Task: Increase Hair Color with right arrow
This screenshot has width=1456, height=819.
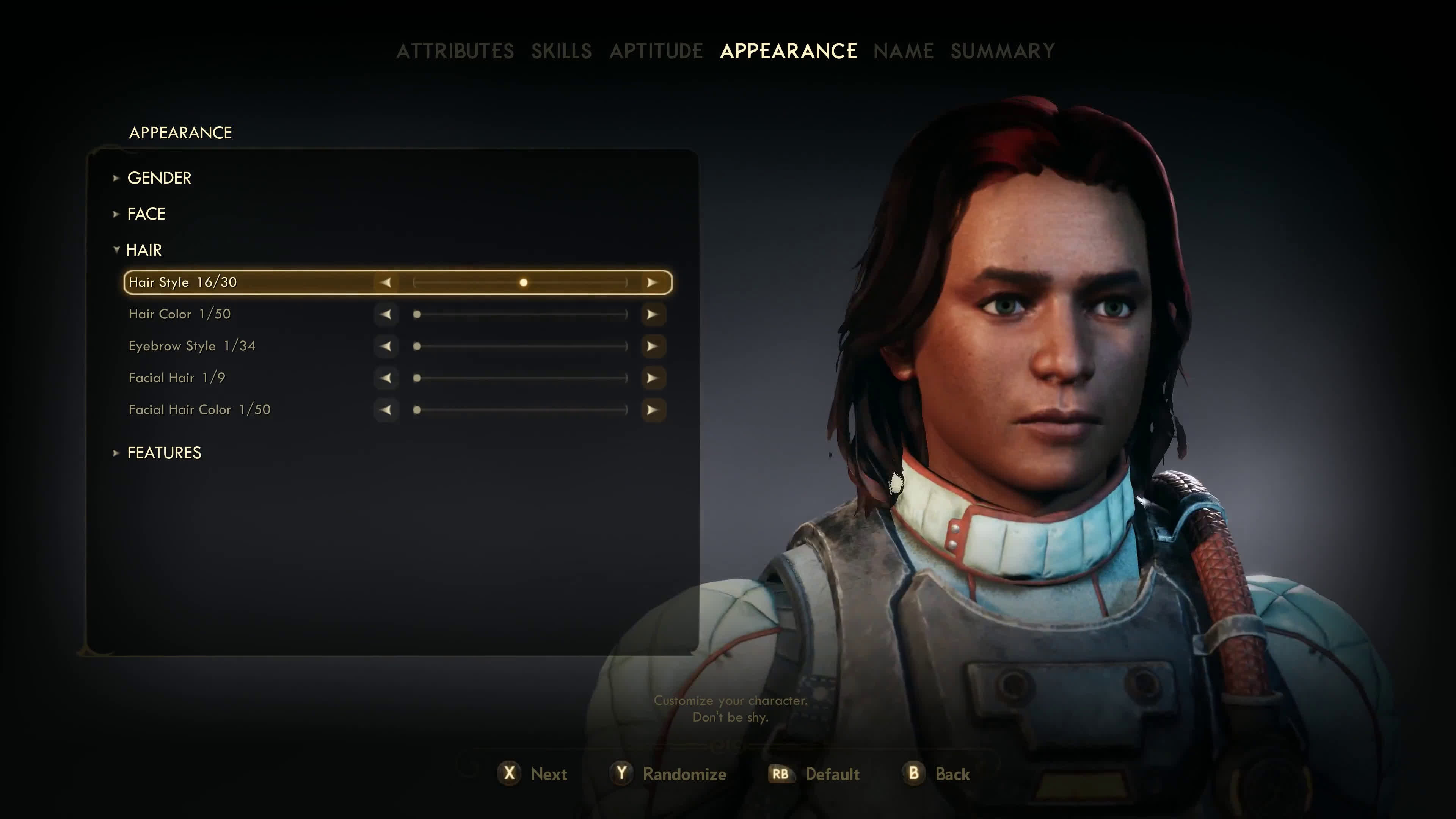Action: point(652,314)
